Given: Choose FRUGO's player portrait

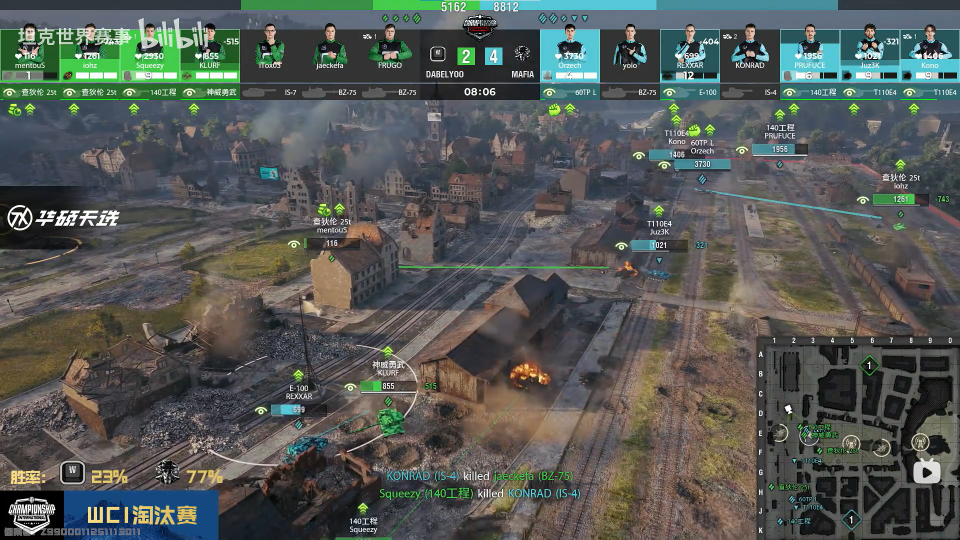Looking at the screenshot, I should pyautogui.click(x=390, y=52).
